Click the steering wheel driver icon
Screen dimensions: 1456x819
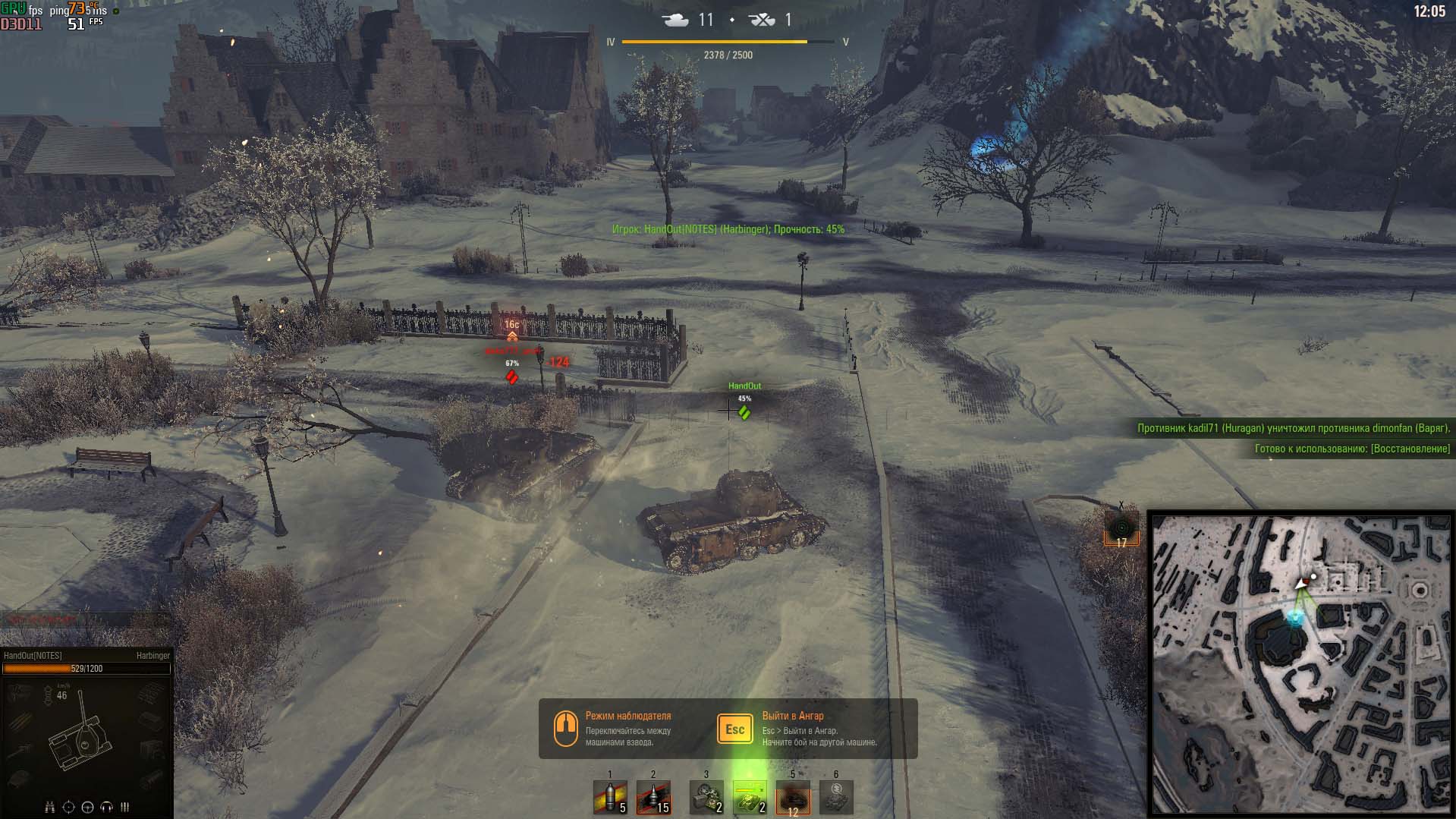pos(88,807)
